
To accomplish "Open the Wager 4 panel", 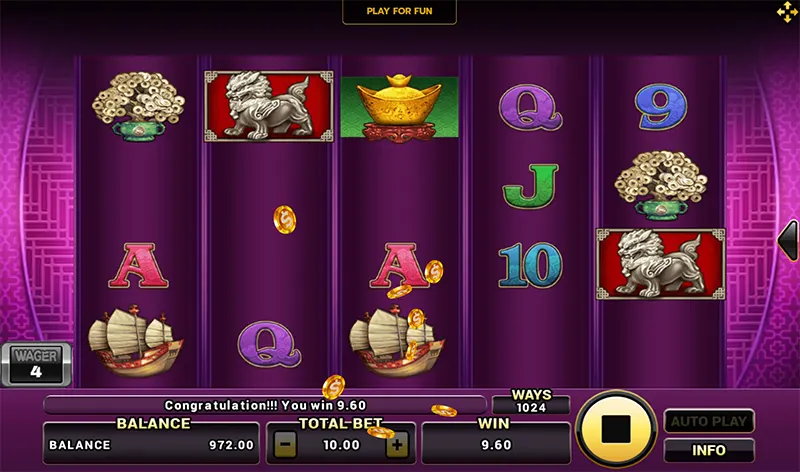I will (35, 364).
